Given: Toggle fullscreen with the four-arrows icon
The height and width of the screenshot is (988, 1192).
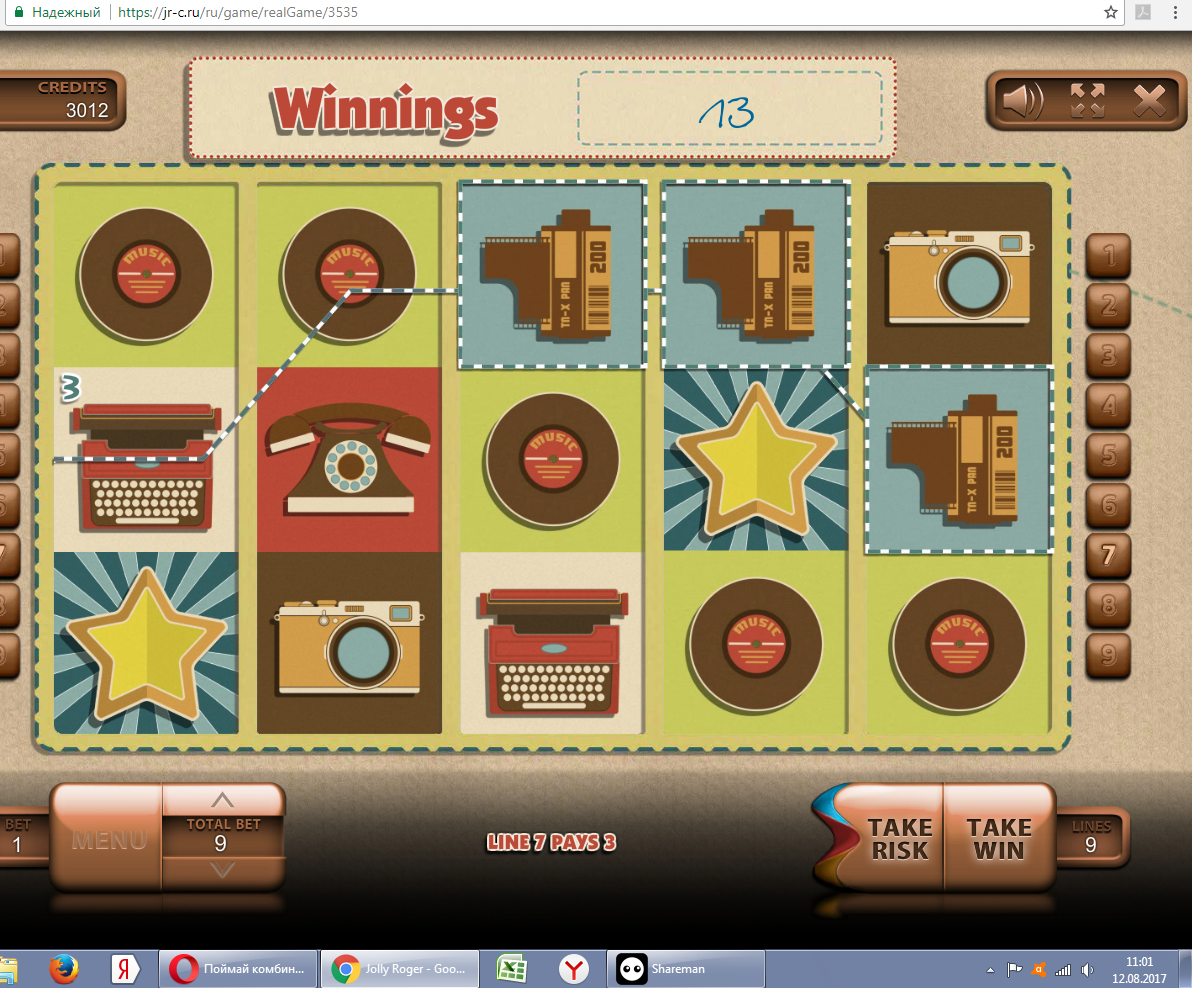Looking at the screenshot, I should click(1087, 99).
